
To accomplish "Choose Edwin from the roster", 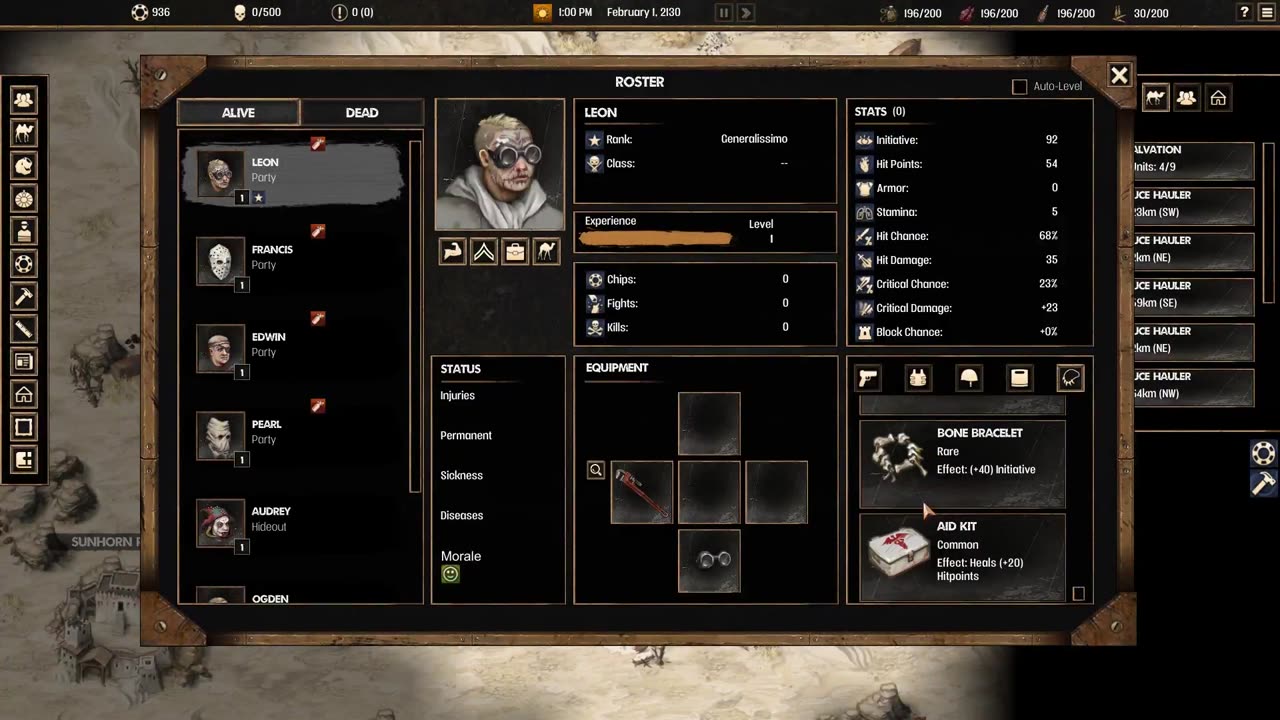I will coord(270,345).
